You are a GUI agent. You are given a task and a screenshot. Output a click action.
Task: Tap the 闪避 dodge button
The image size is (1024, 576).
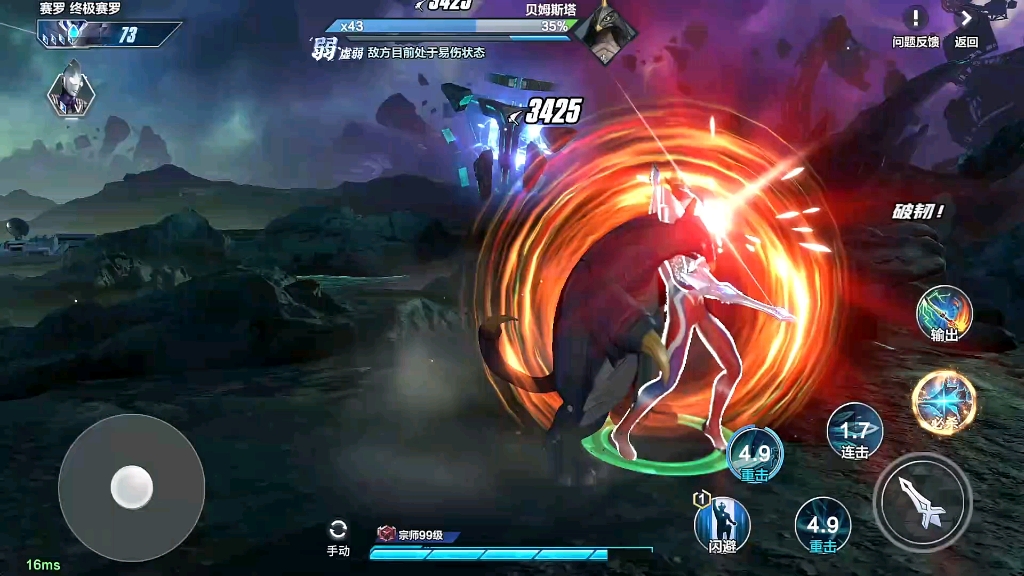pyautogui.click(x=722, y=524)
